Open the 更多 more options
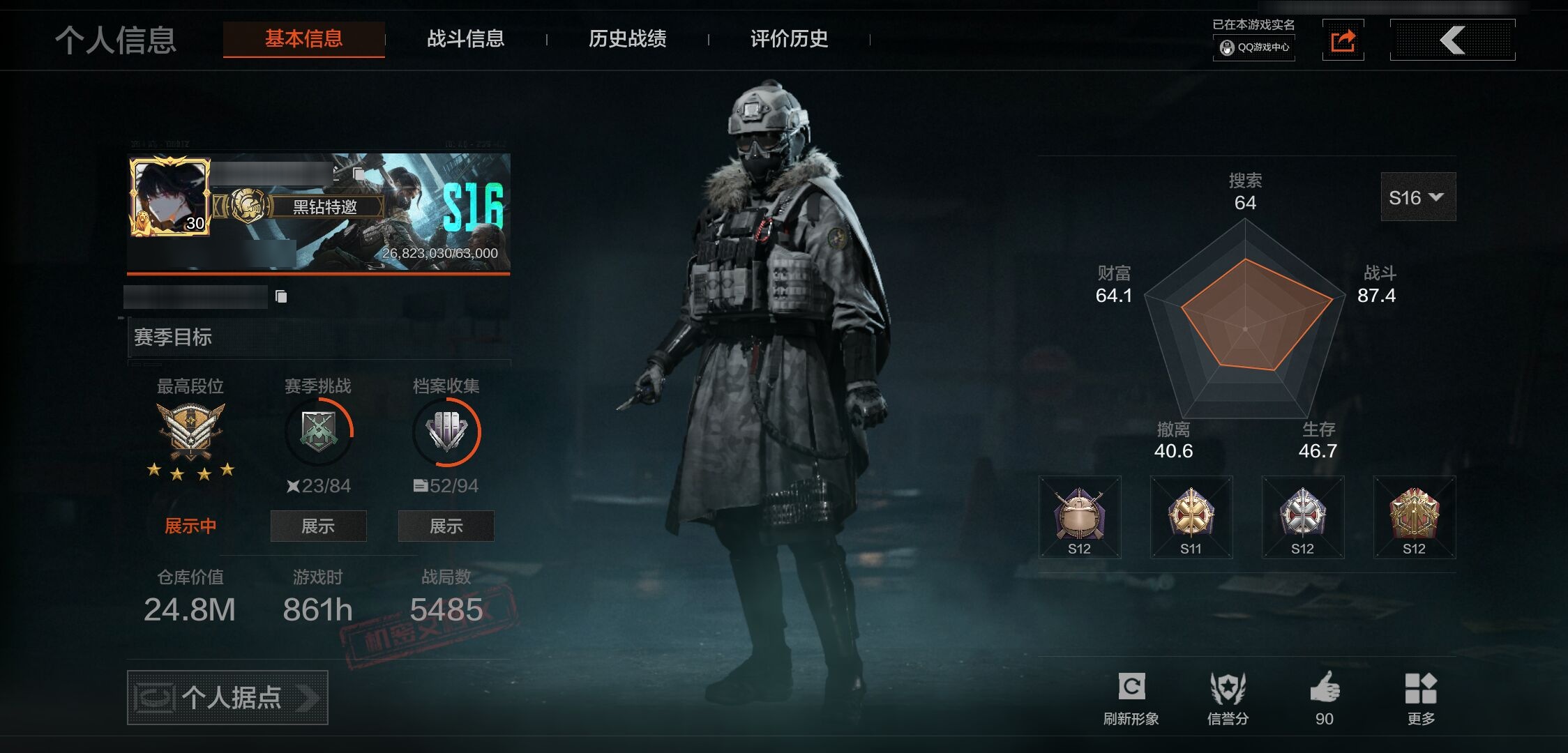 pos(1421,698)
